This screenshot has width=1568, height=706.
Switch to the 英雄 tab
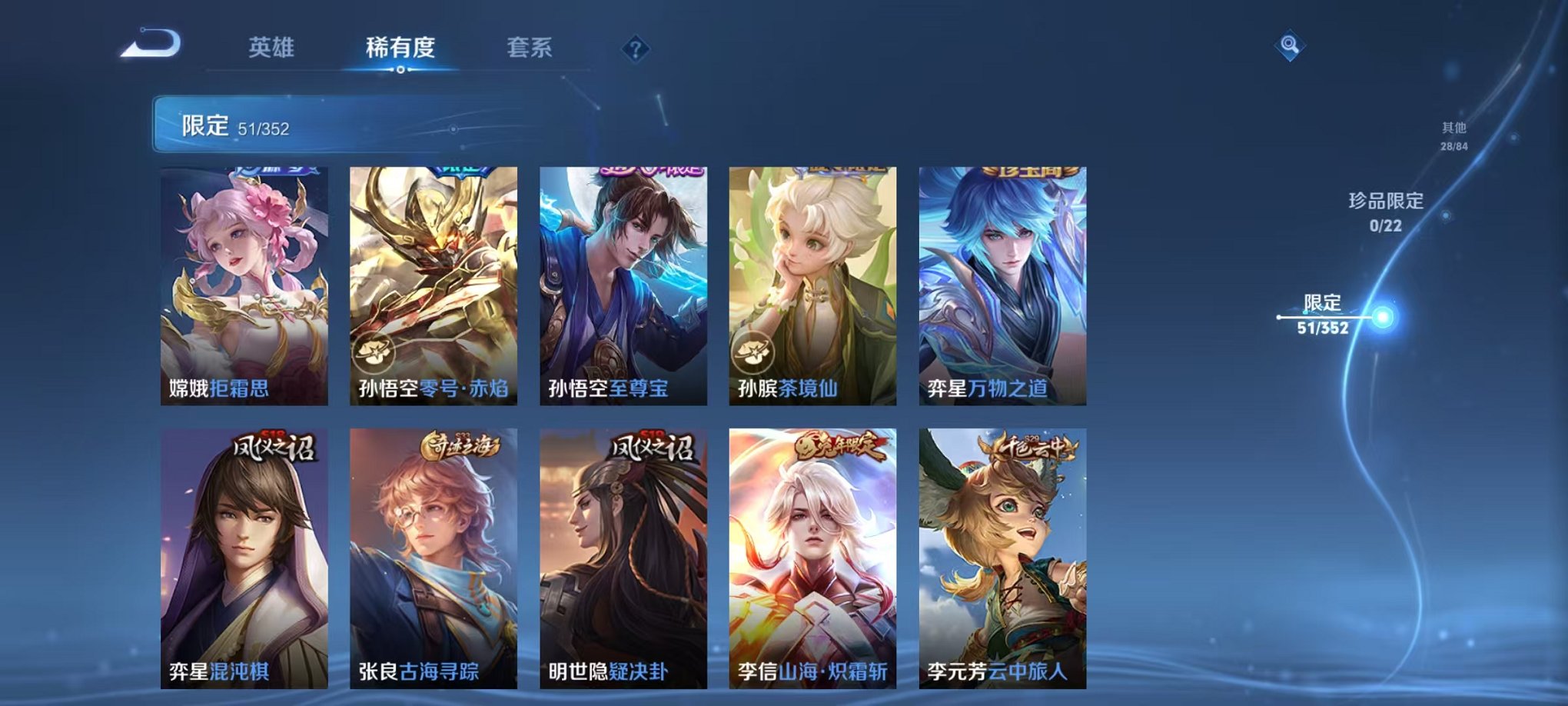[x=272, y=48]
